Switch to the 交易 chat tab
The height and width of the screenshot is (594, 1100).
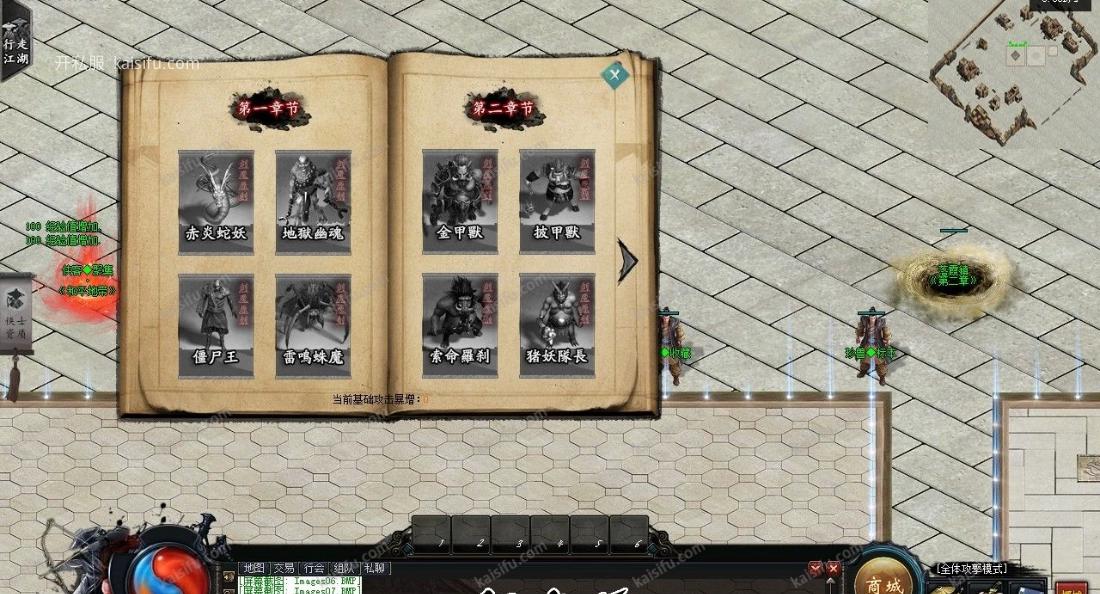(284, 568)
